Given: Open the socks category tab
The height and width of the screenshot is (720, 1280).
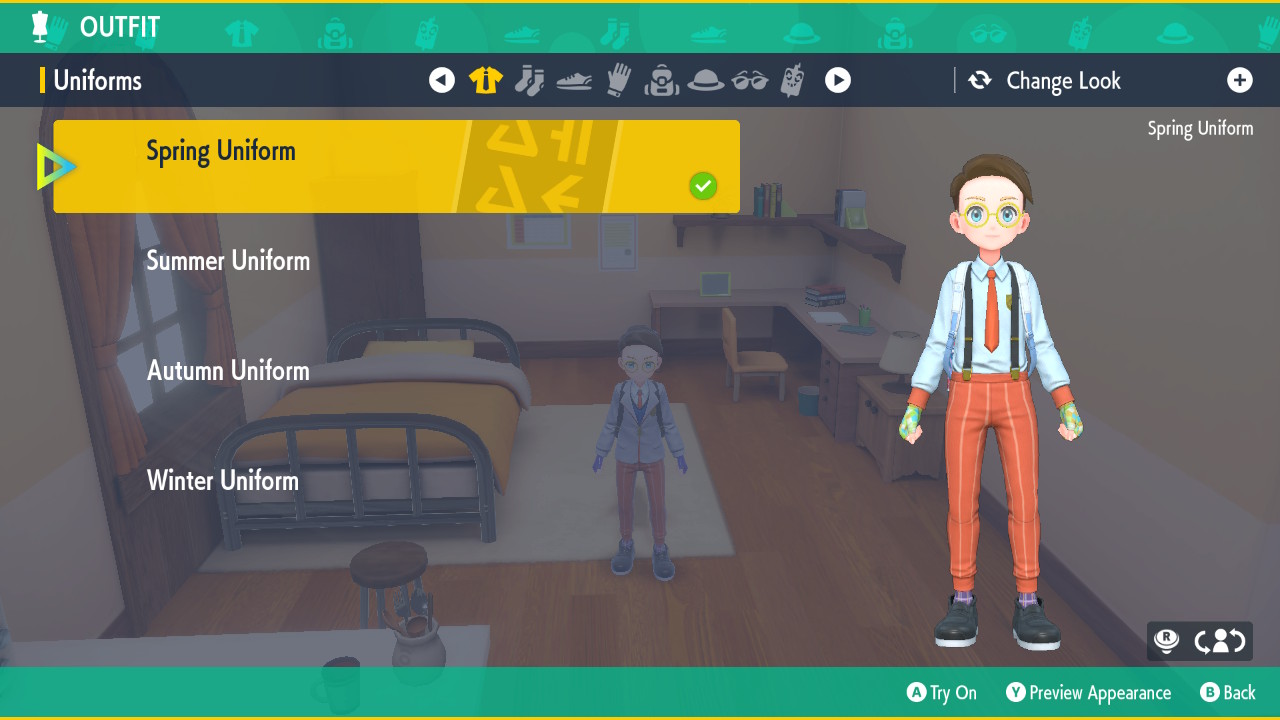Looking at the screenshot, I should click(x=529, y=80).
